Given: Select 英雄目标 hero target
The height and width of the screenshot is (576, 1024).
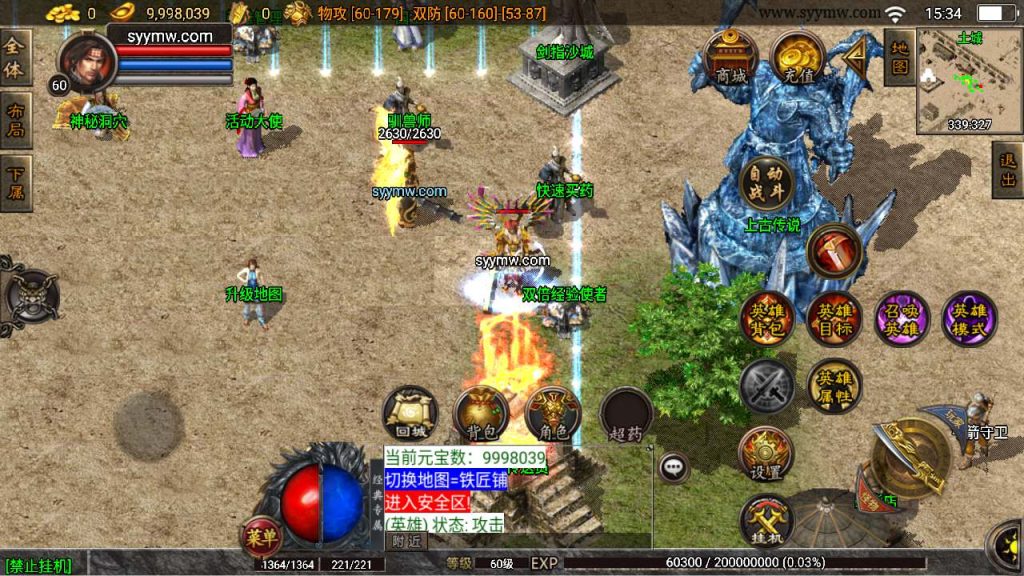Looking at the screenshot, I should point(834,319).
